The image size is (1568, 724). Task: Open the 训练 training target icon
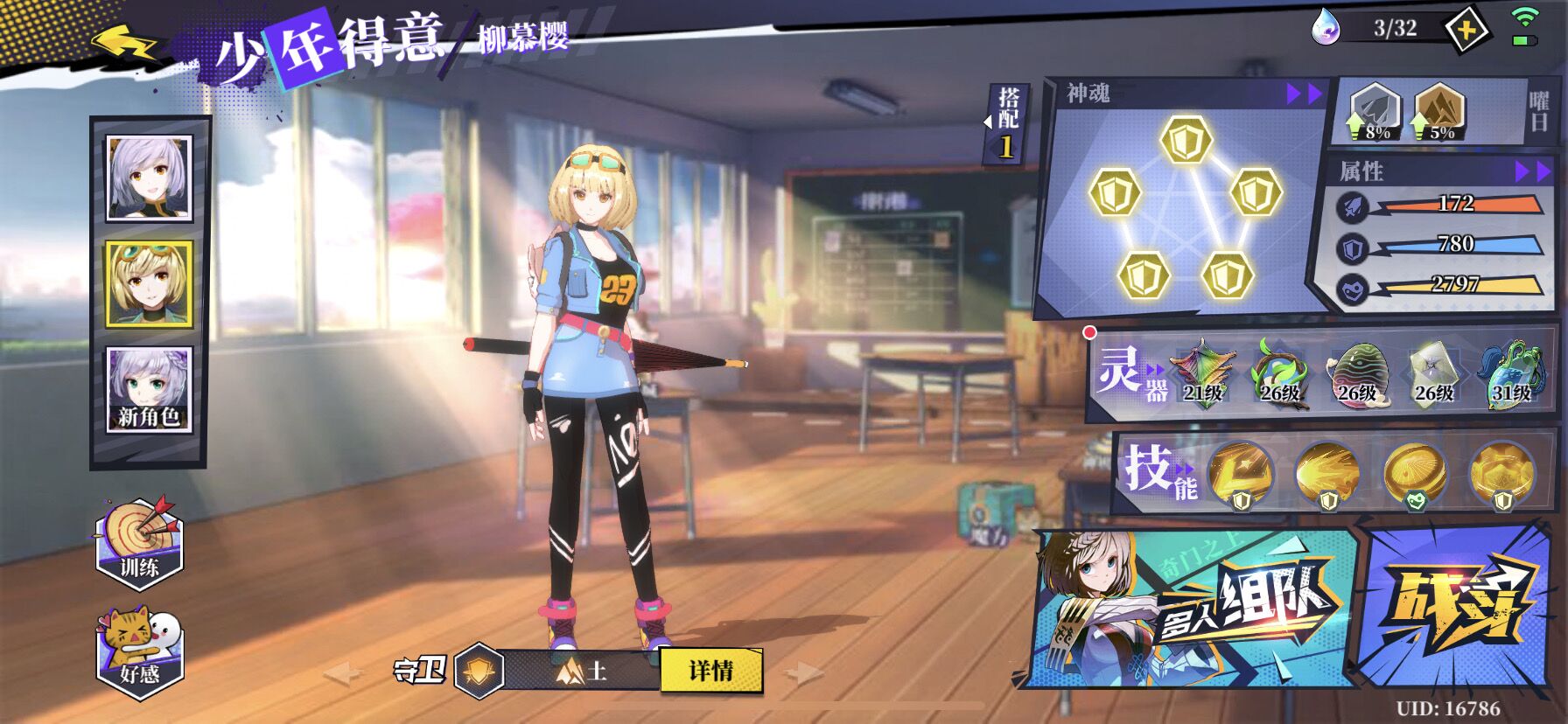click(139, 542)
